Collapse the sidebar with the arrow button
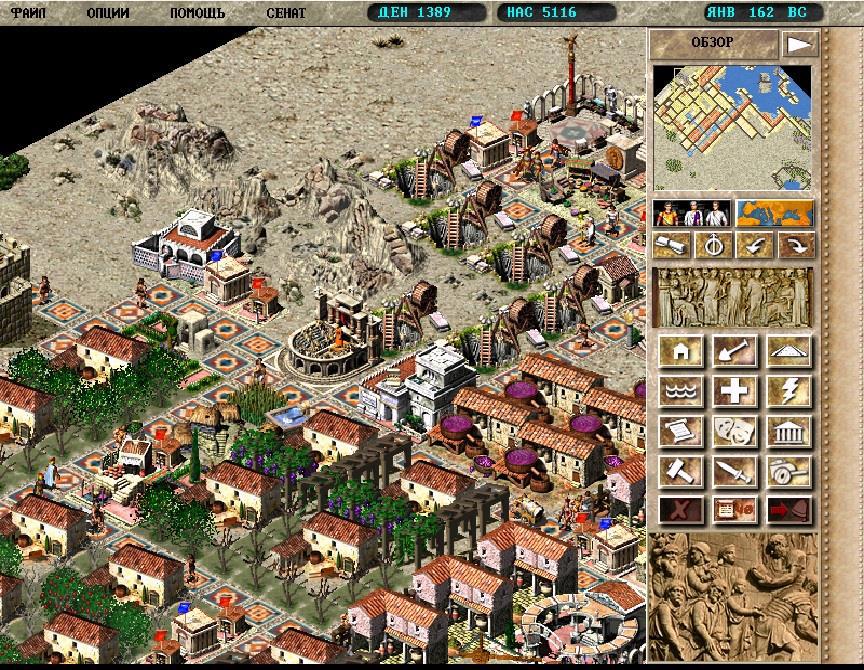Image resolution: width=864 pixels, height=670 pixels. [798, 44]
